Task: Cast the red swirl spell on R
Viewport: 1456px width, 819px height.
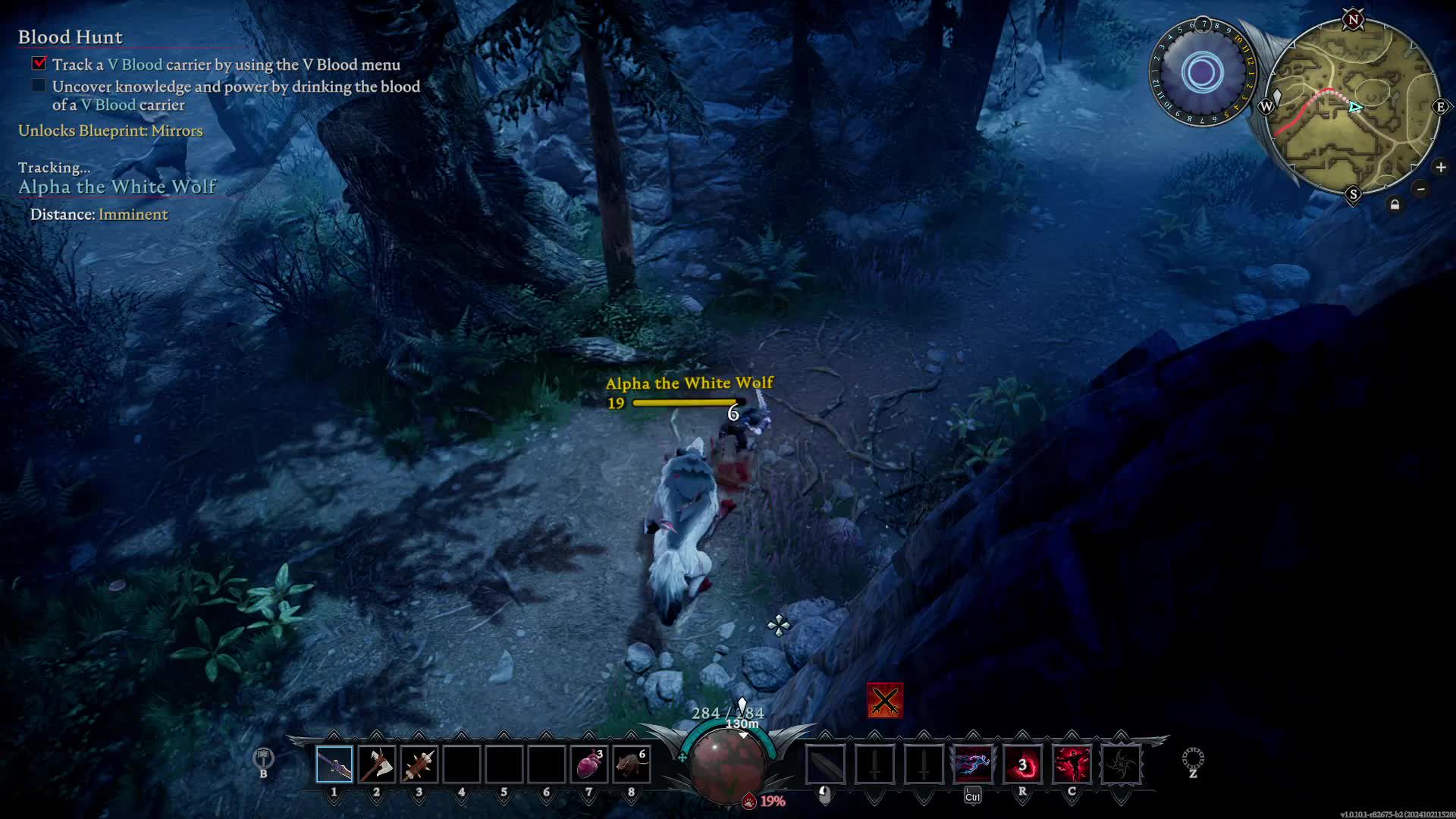Action: click(1022, 764)
